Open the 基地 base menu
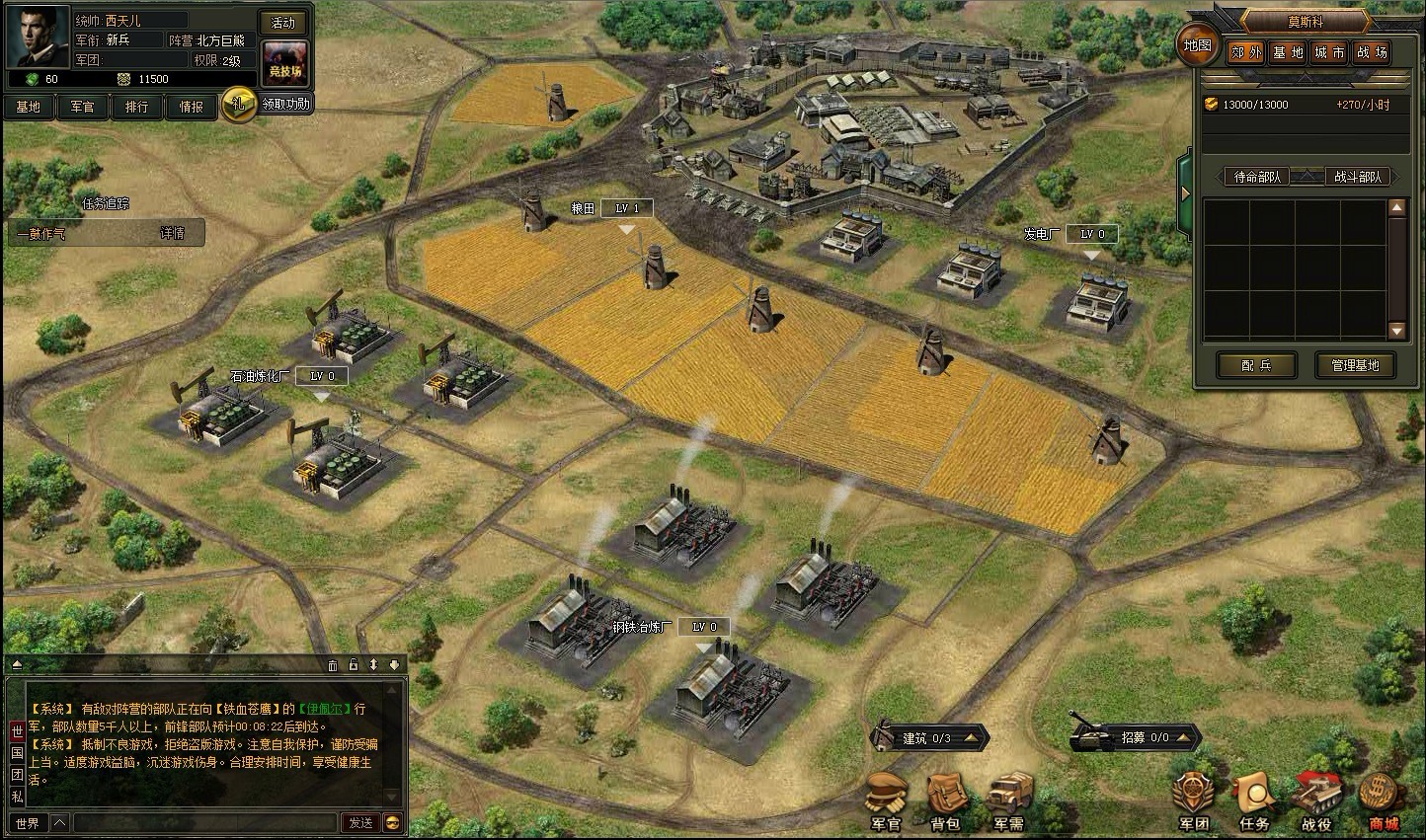Viewport: 1426px width, 840px height. tap(29, 107)
